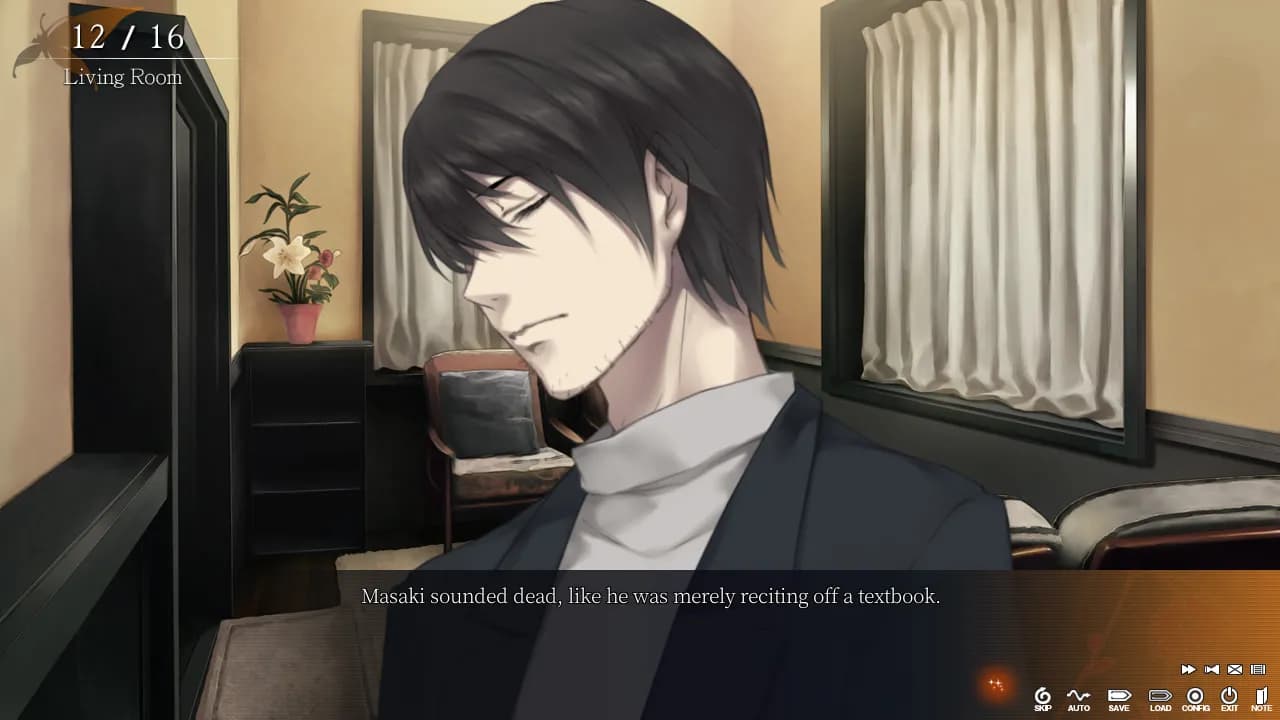Open the text log lines icon
The width and height of the screenshot is (1280, 720).
(1258, 670)
